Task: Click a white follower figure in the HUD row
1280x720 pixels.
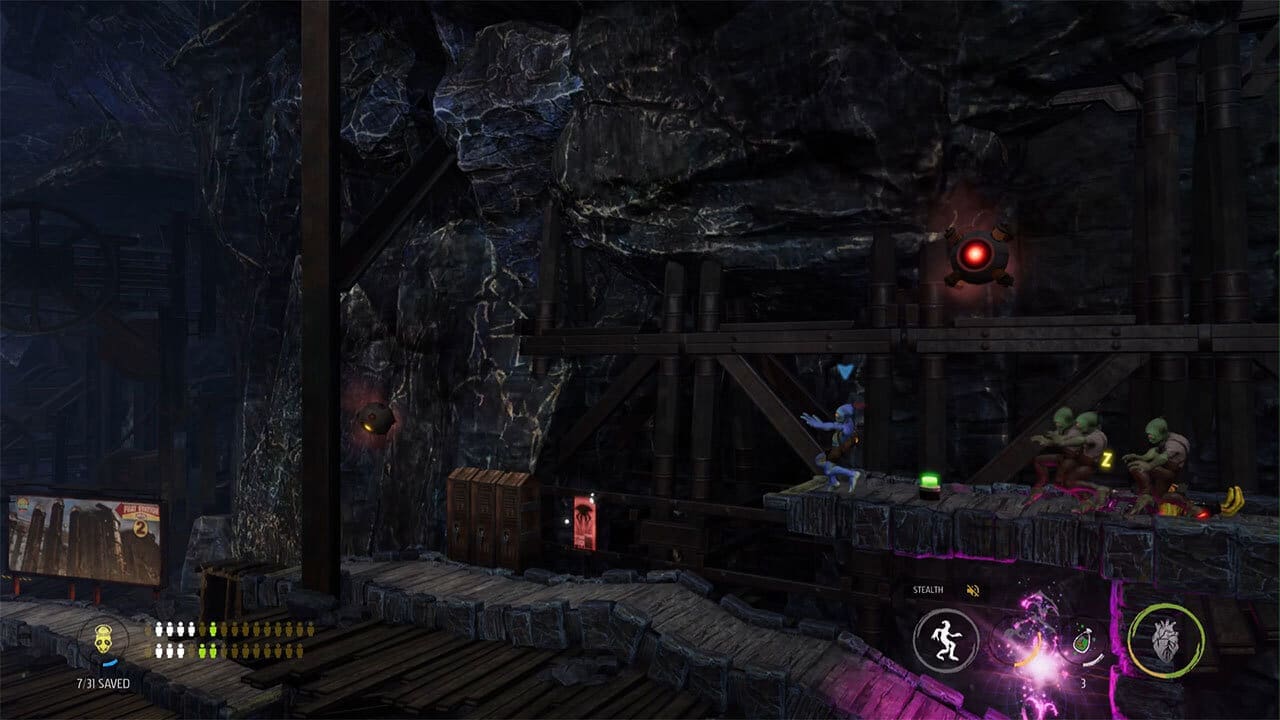Action: coord(160,629)
